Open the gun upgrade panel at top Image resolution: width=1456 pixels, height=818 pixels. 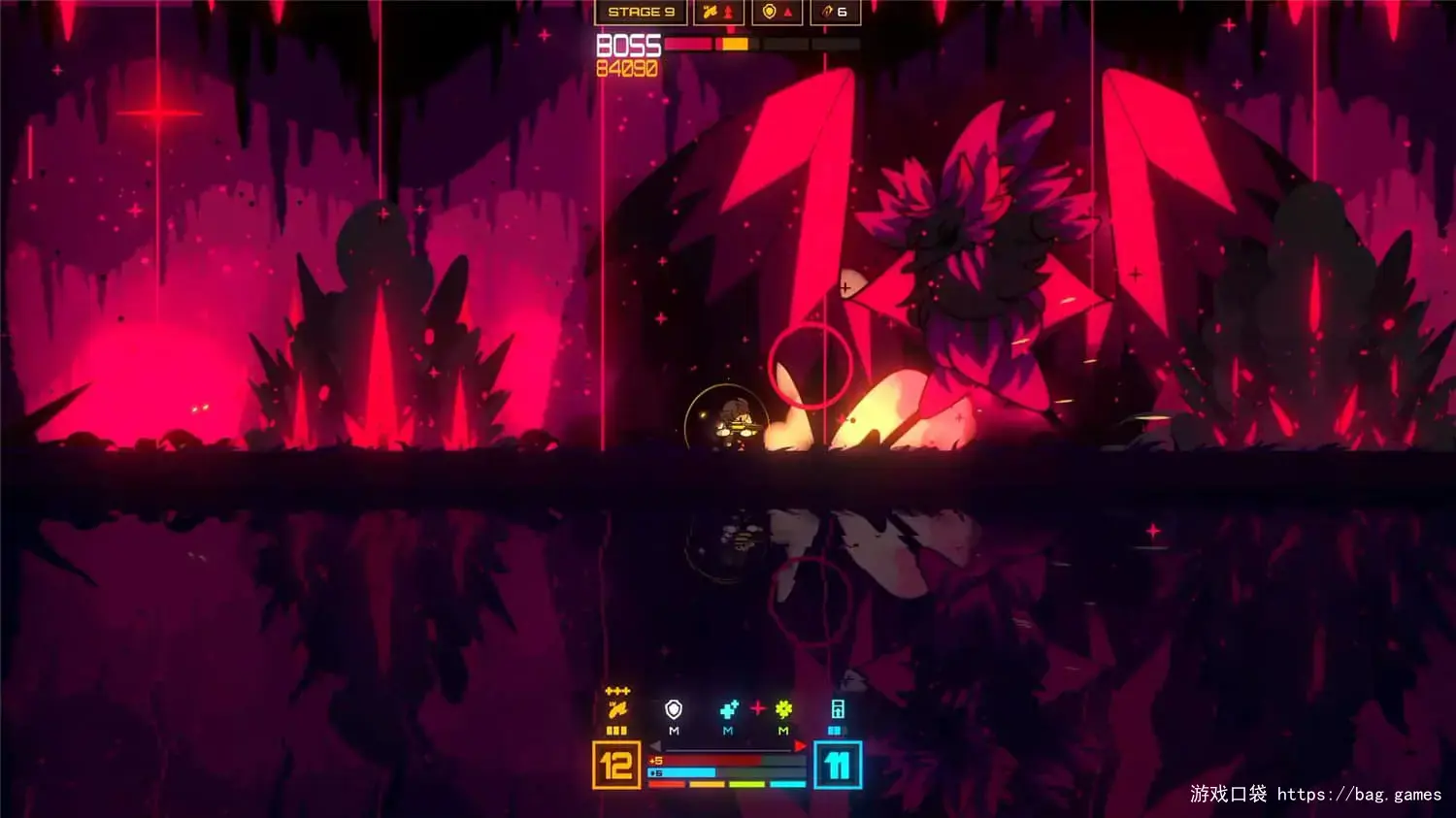719,12
